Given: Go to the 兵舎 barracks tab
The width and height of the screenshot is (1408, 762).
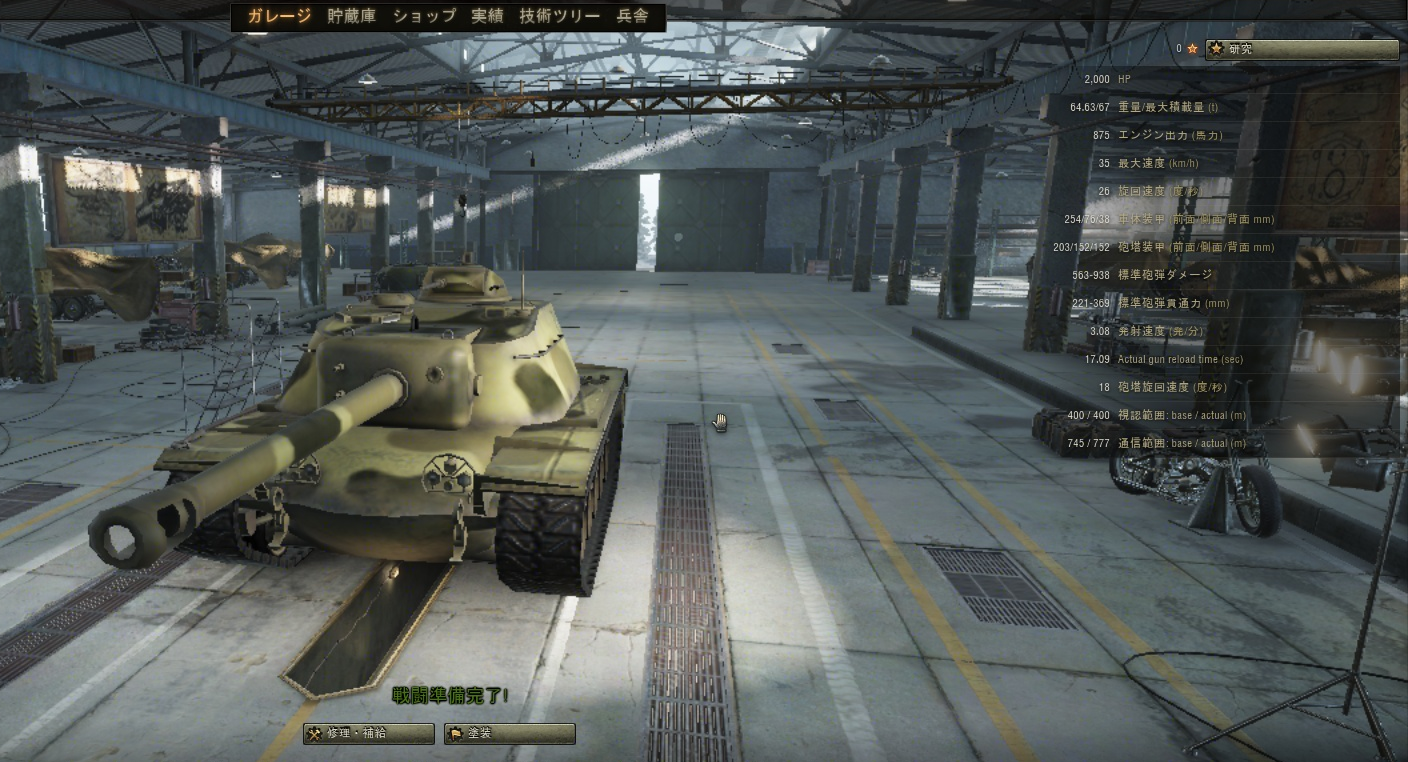Looking at the screenshot, I should coord(633,16).
